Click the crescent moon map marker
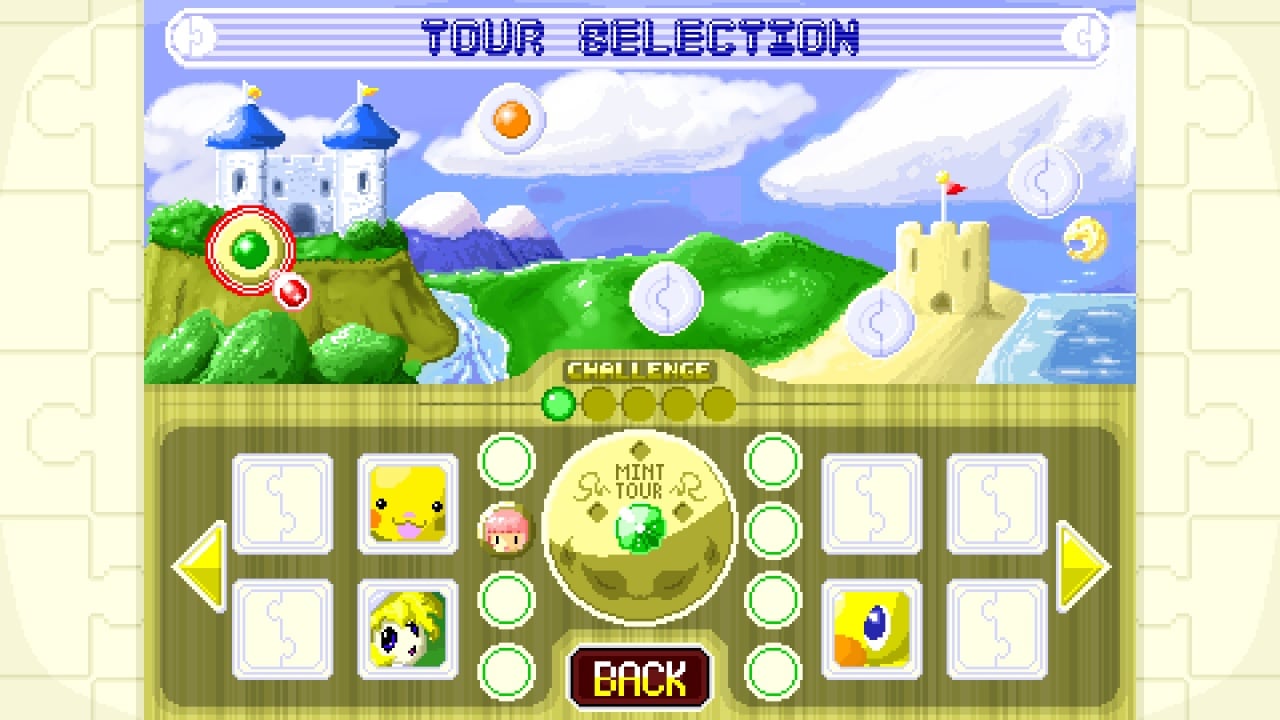 [x=1084, y=240]
